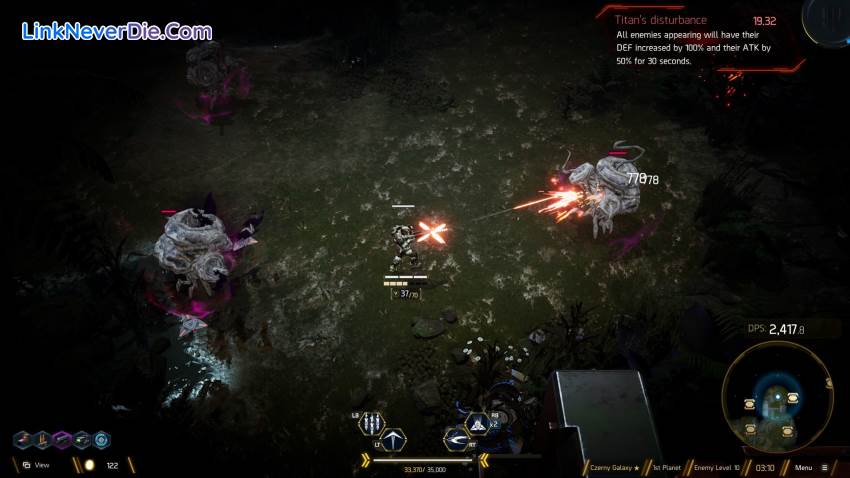Visit the LinkNeverDie.Com watermark link
The image size is (850, 478).
coord(115,31)
